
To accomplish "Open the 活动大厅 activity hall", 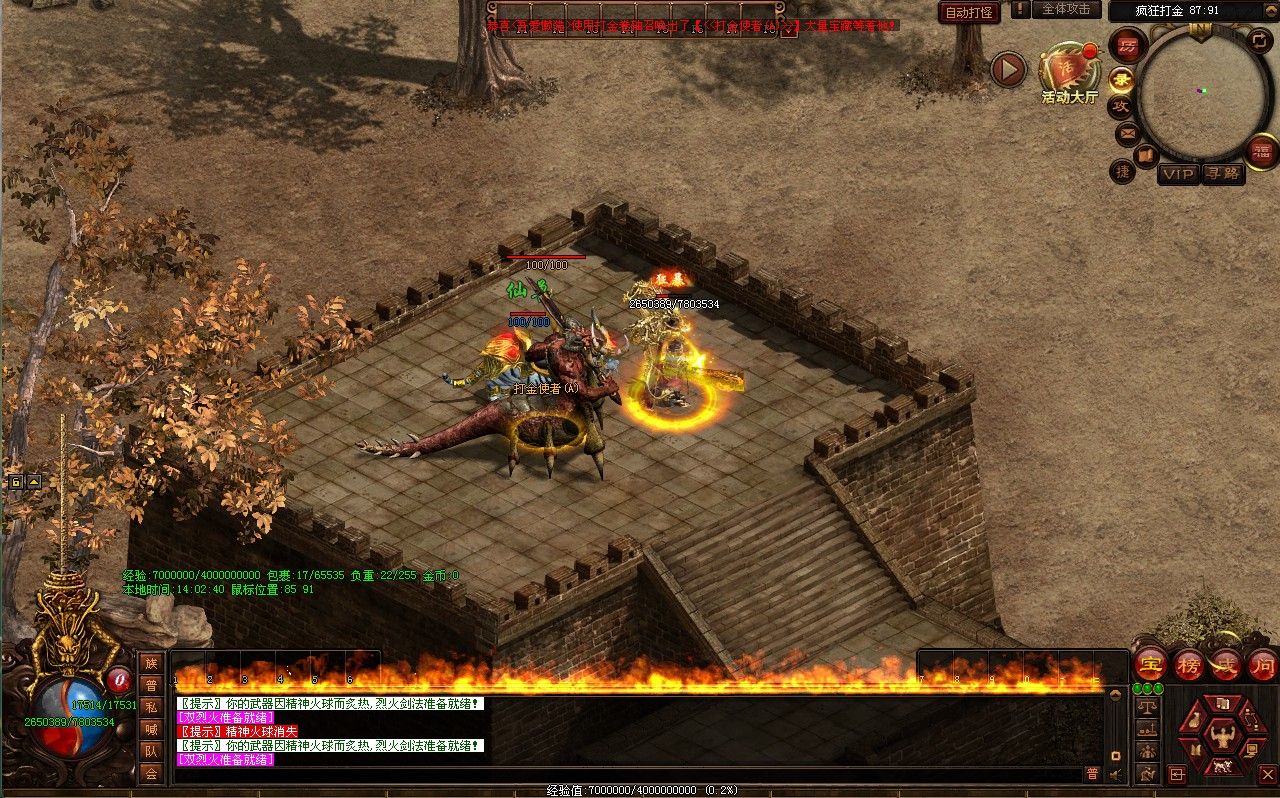I will point(1069,70).
